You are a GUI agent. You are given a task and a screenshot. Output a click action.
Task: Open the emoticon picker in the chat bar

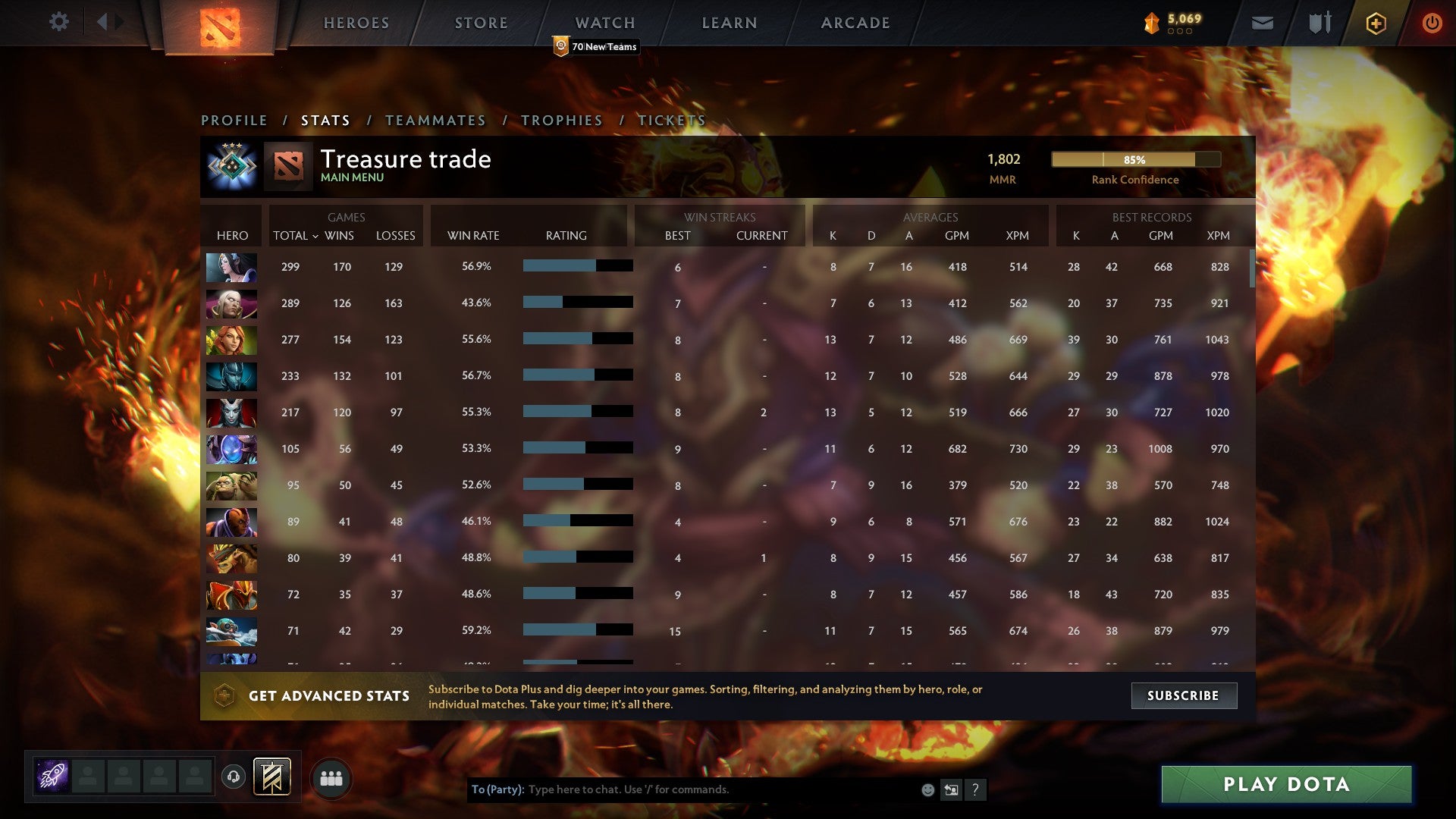(927, 789)
